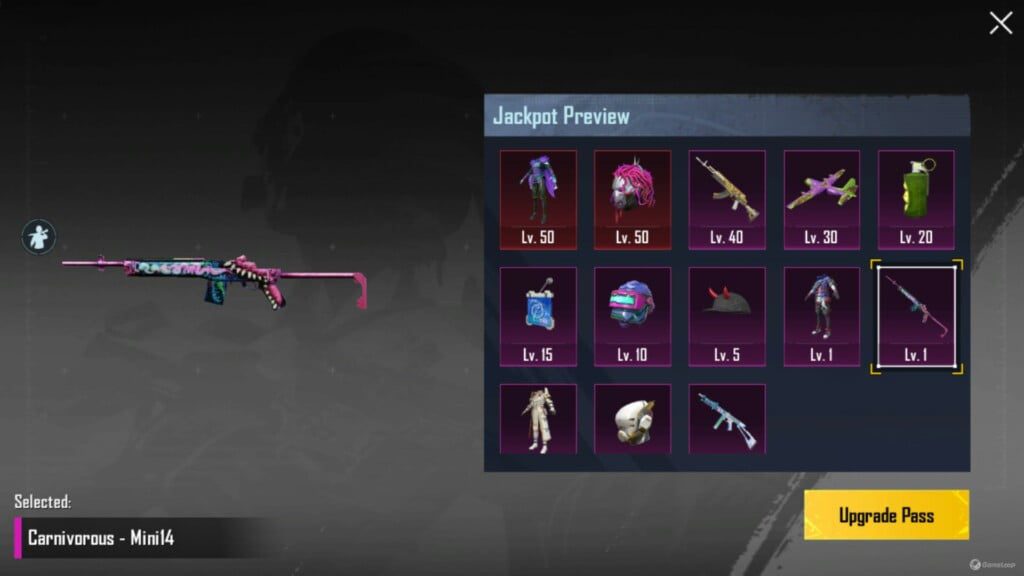Select the Lv. 40 golden rifle skin
Screen dimensions: 1024x576
pos(727,199)
